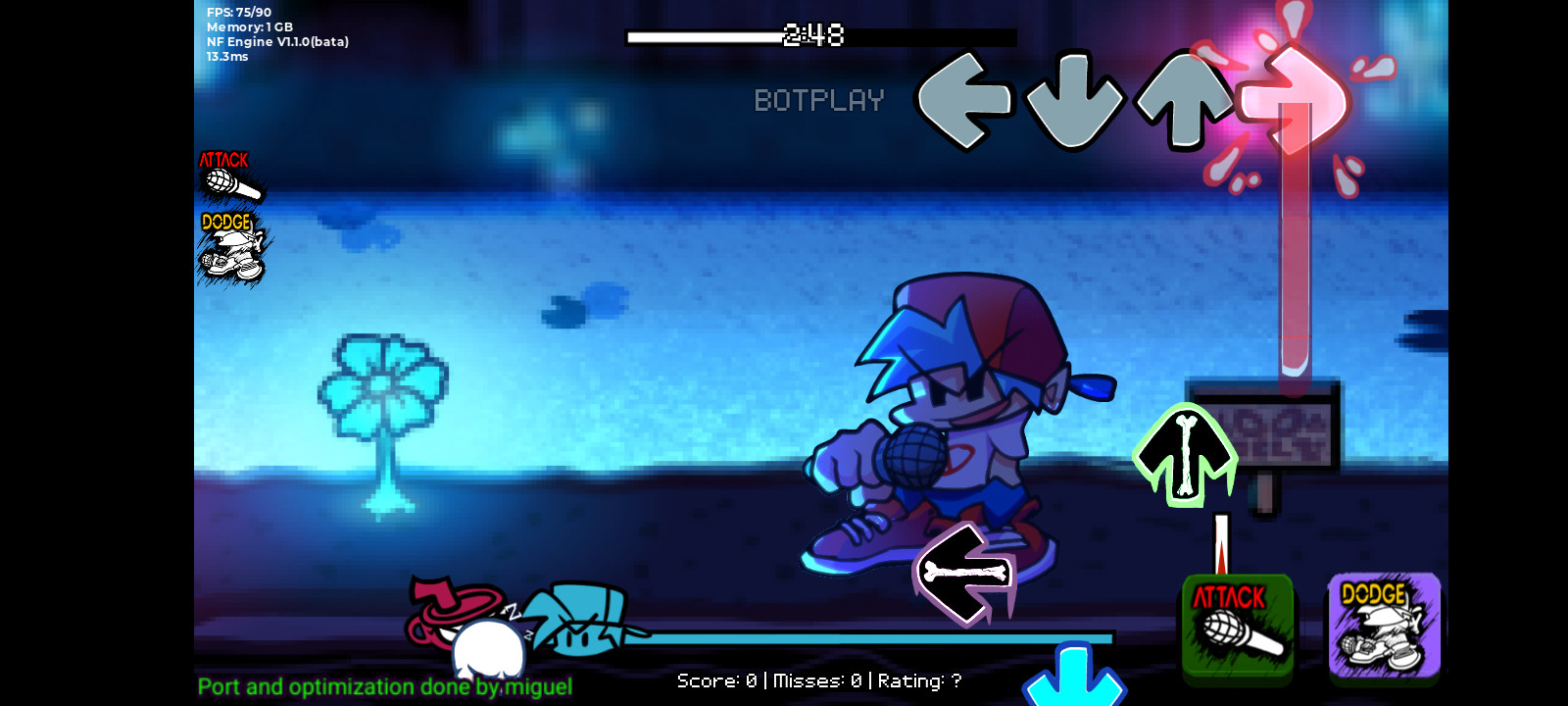This screenshot has height=706, width=1568.
Task: Hit the bone-styled left arrow note
Action: click(965, 574)
